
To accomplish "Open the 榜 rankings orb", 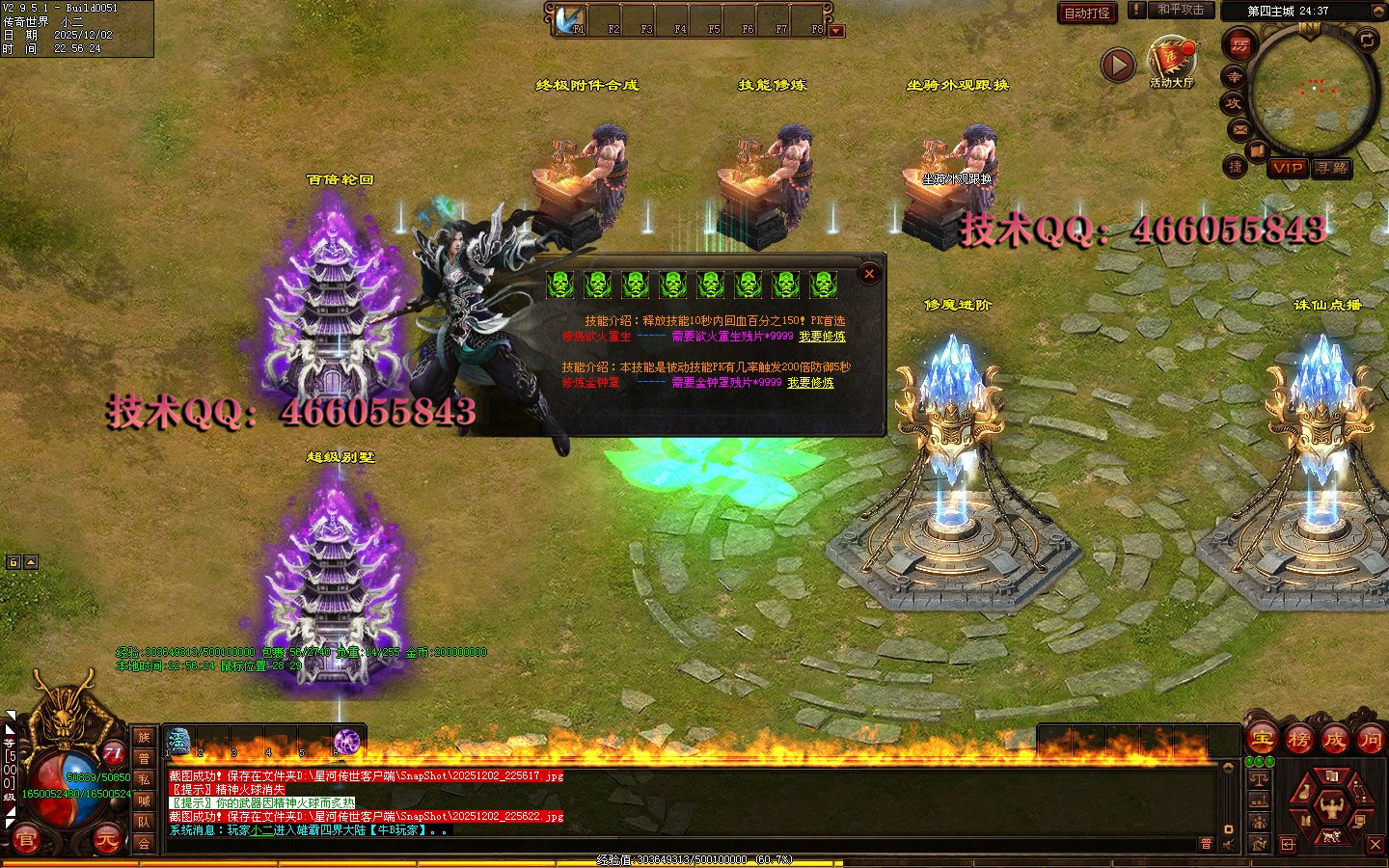I will [x=1299, y=740].
